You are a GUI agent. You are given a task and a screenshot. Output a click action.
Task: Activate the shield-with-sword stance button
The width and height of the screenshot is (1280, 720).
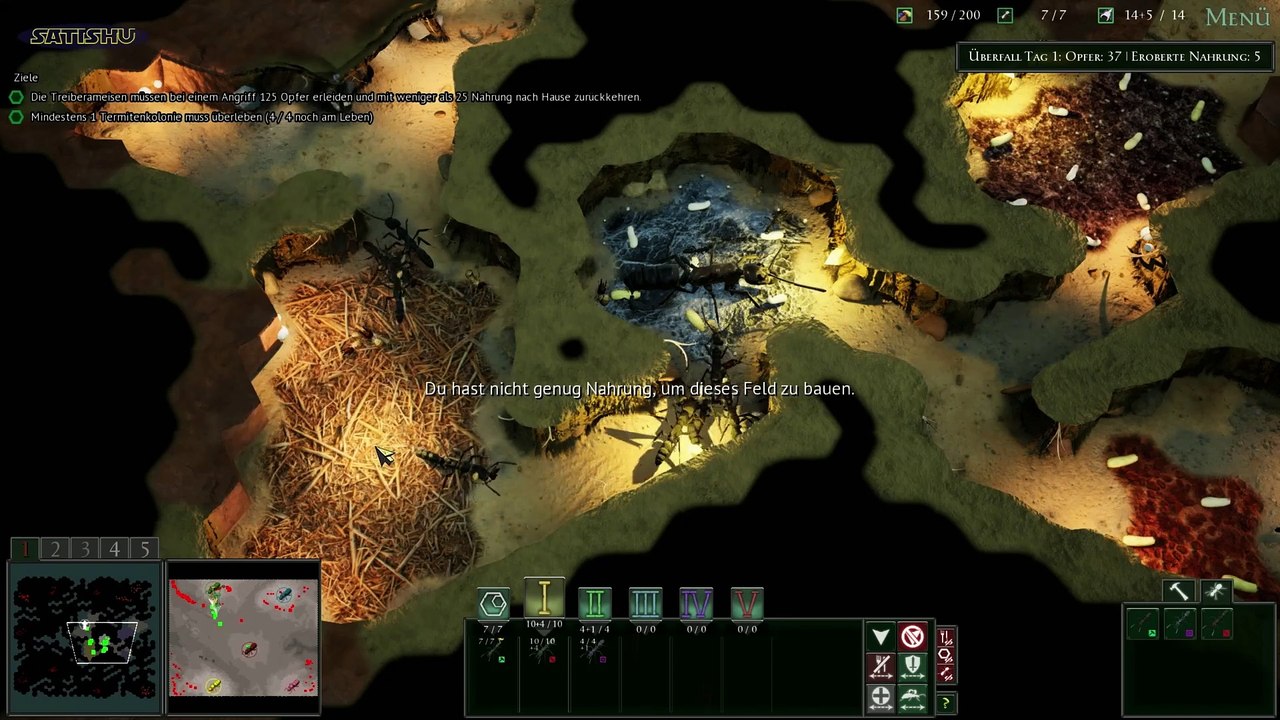pyautogui.click(x=913, y=666)
